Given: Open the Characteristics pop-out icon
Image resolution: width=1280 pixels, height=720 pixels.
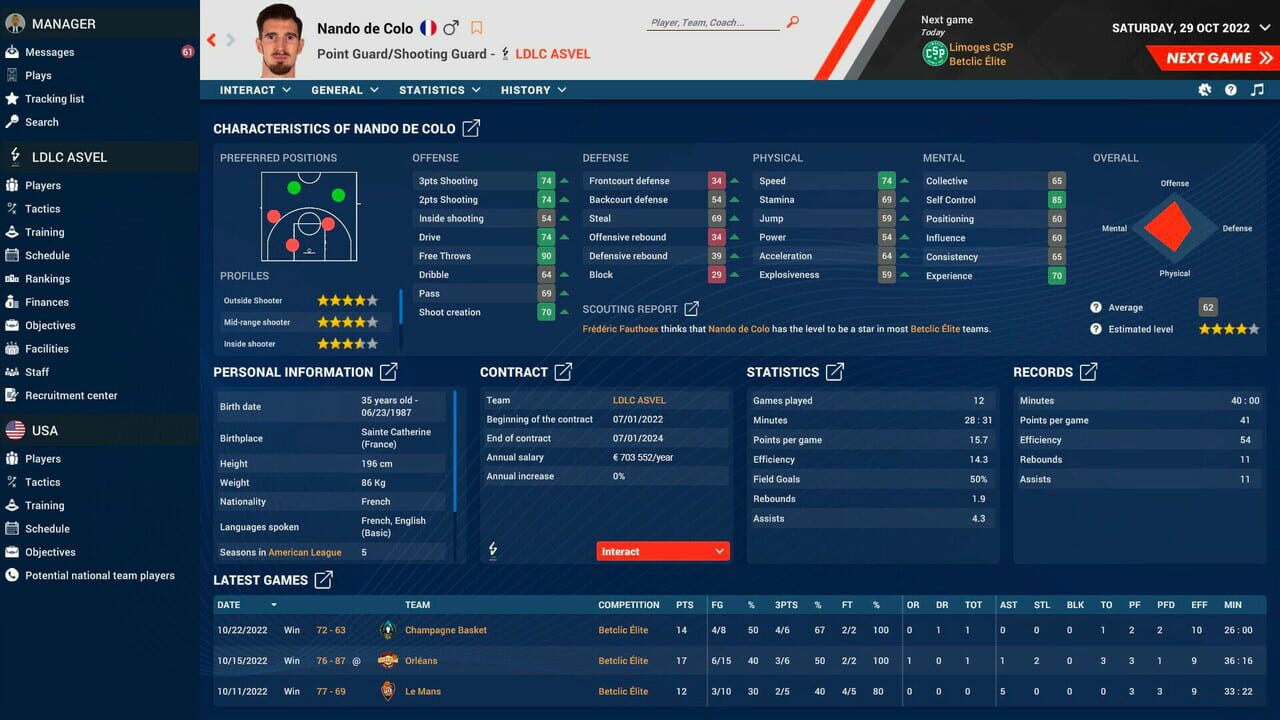Looking at the screenshot, I should tap(474, 128).
